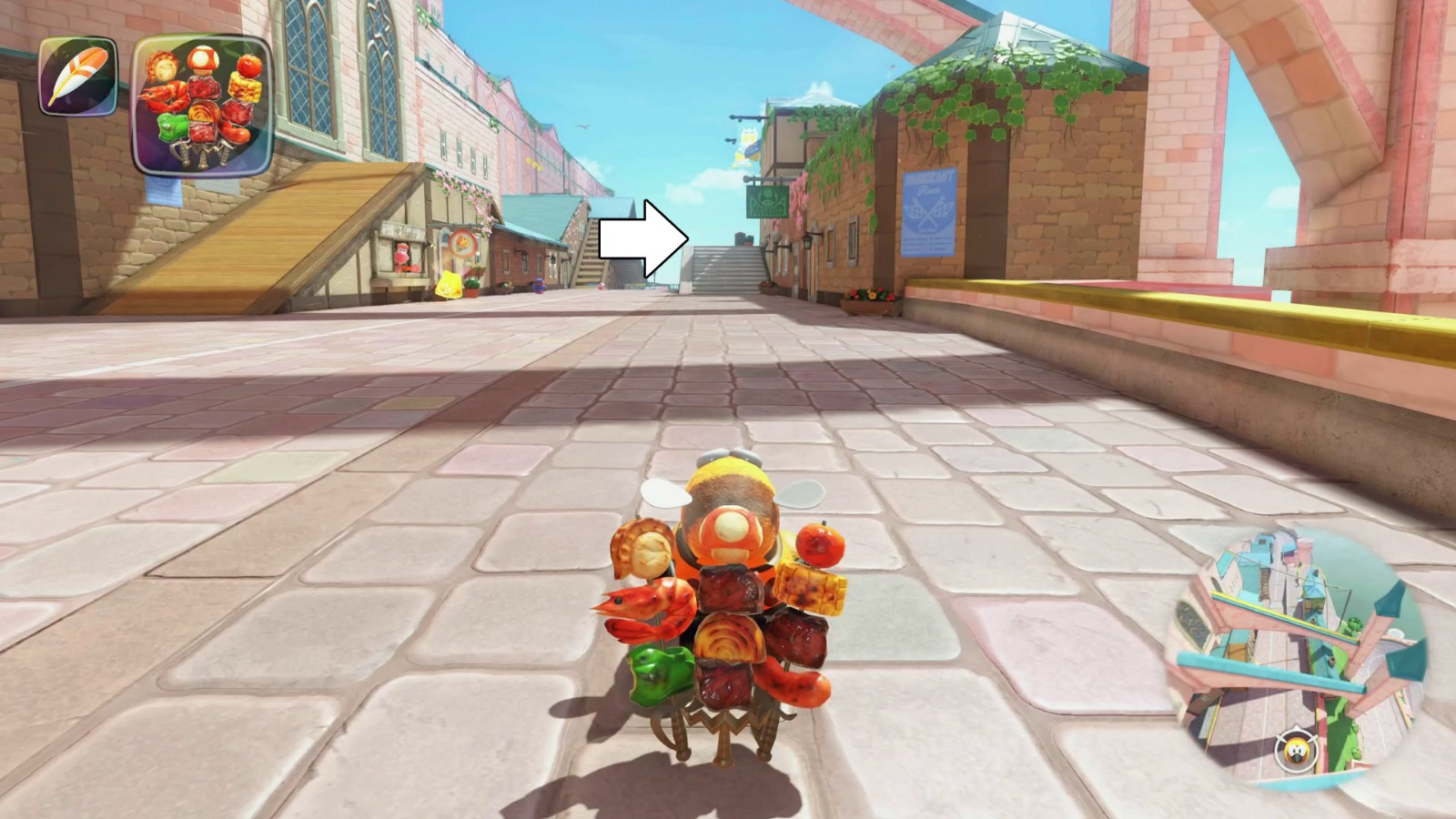Select the player marker on the minimap
The height and width of the screenshot is (819, 1456).
click(x=1298, y=752)
